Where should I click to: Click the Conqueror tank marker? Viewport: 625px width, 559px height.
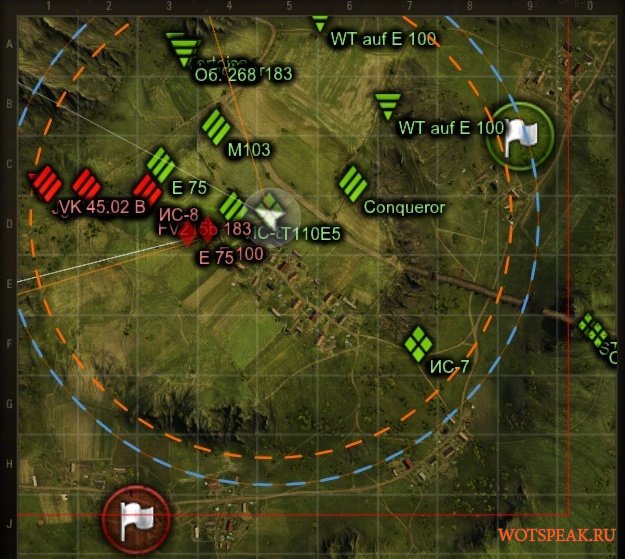pyautogui.click(x=351, y=183)
